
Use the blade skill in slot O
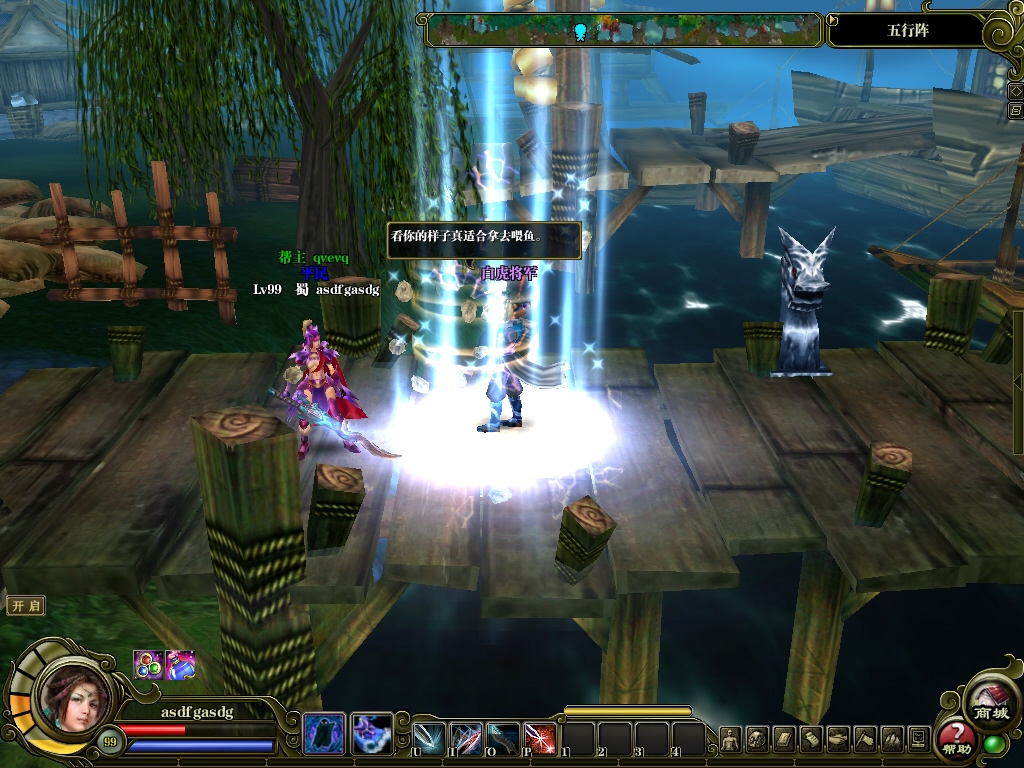[503, 738]
